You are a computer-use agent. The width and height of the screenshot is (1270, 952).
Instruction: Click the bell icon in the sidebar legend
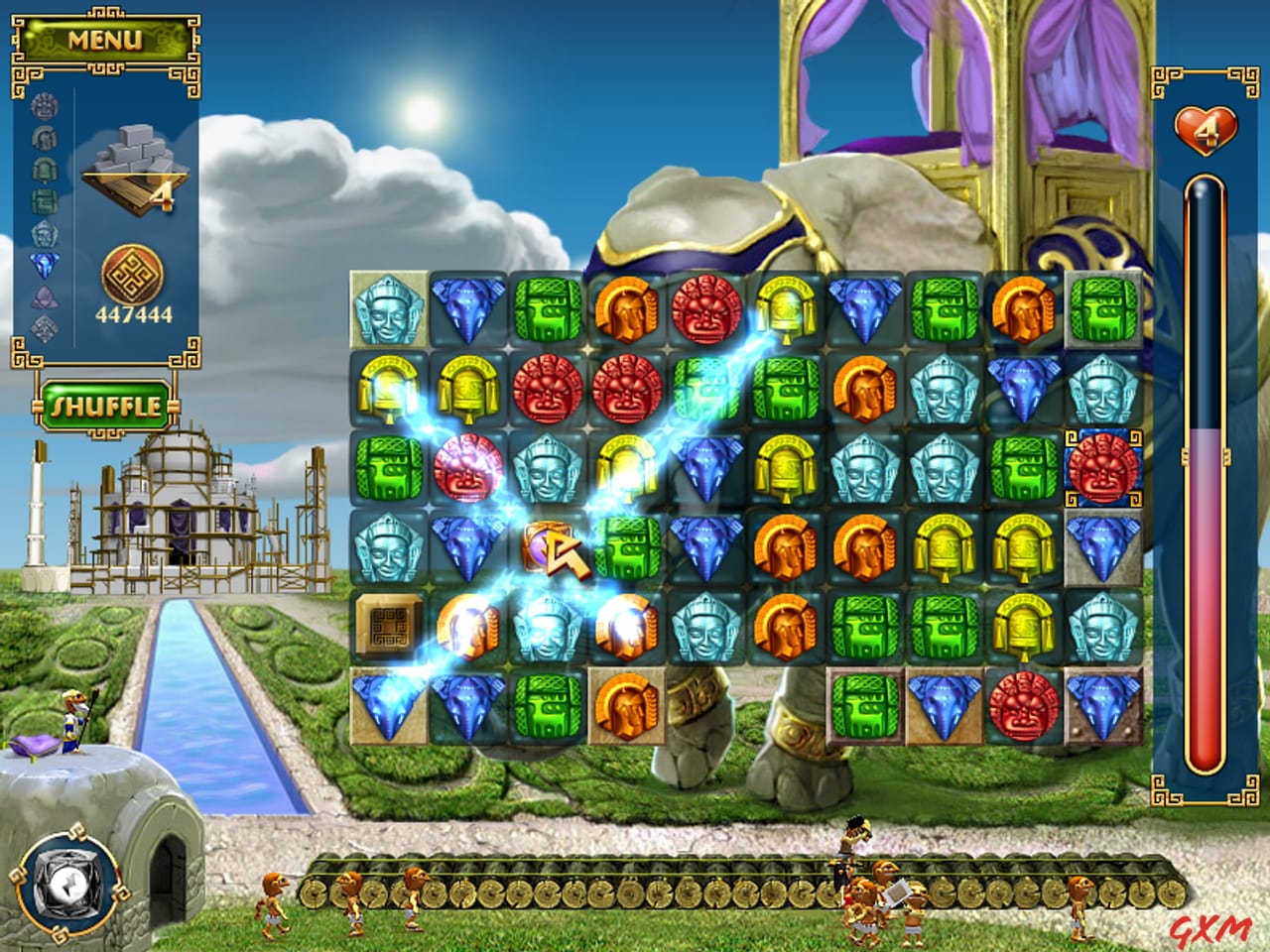(42, 169)
